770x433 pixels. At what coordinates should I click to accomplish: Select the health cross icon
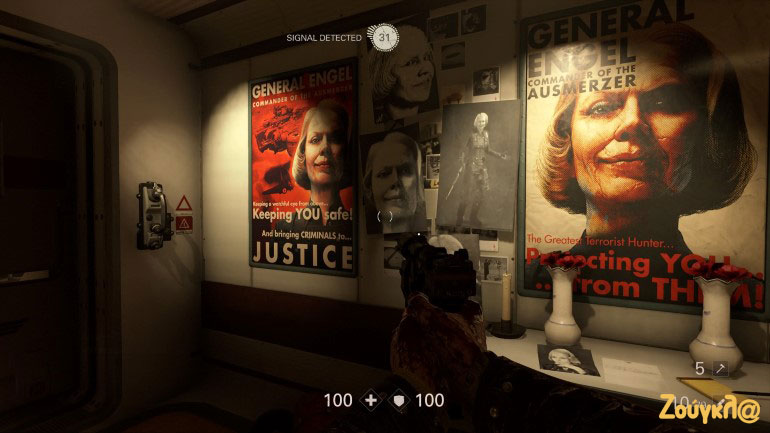click(x=371, y=400)
